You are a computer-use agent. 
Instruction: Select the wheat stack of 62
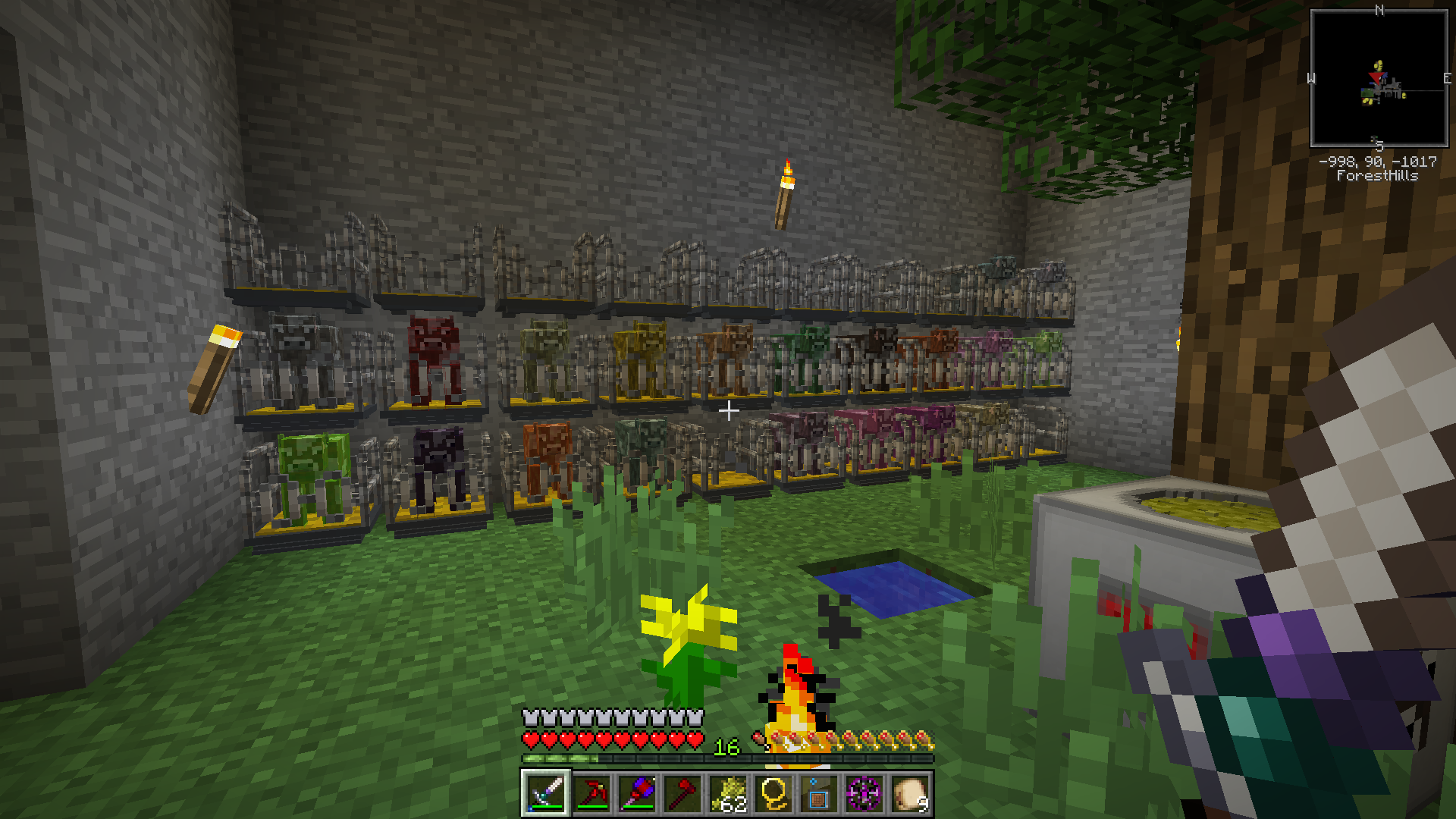pos(727,794)
